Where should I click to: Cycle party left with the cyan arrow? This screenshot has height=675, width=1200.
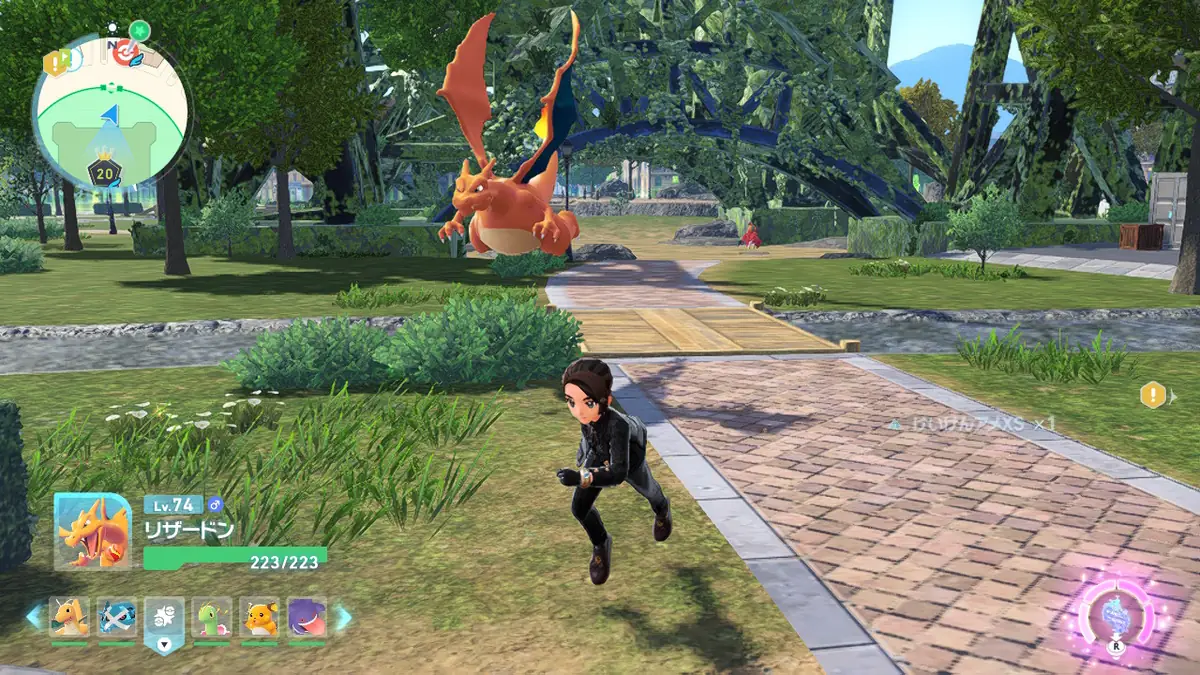click(35, 617)
